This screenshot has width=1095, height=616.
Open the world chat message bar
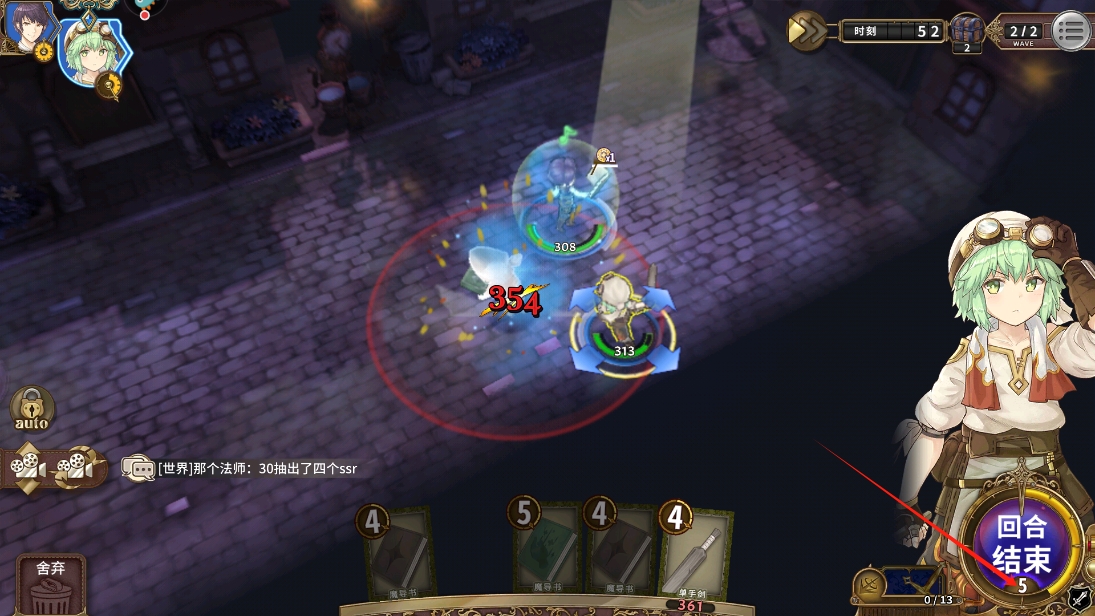tap(240, 468)
